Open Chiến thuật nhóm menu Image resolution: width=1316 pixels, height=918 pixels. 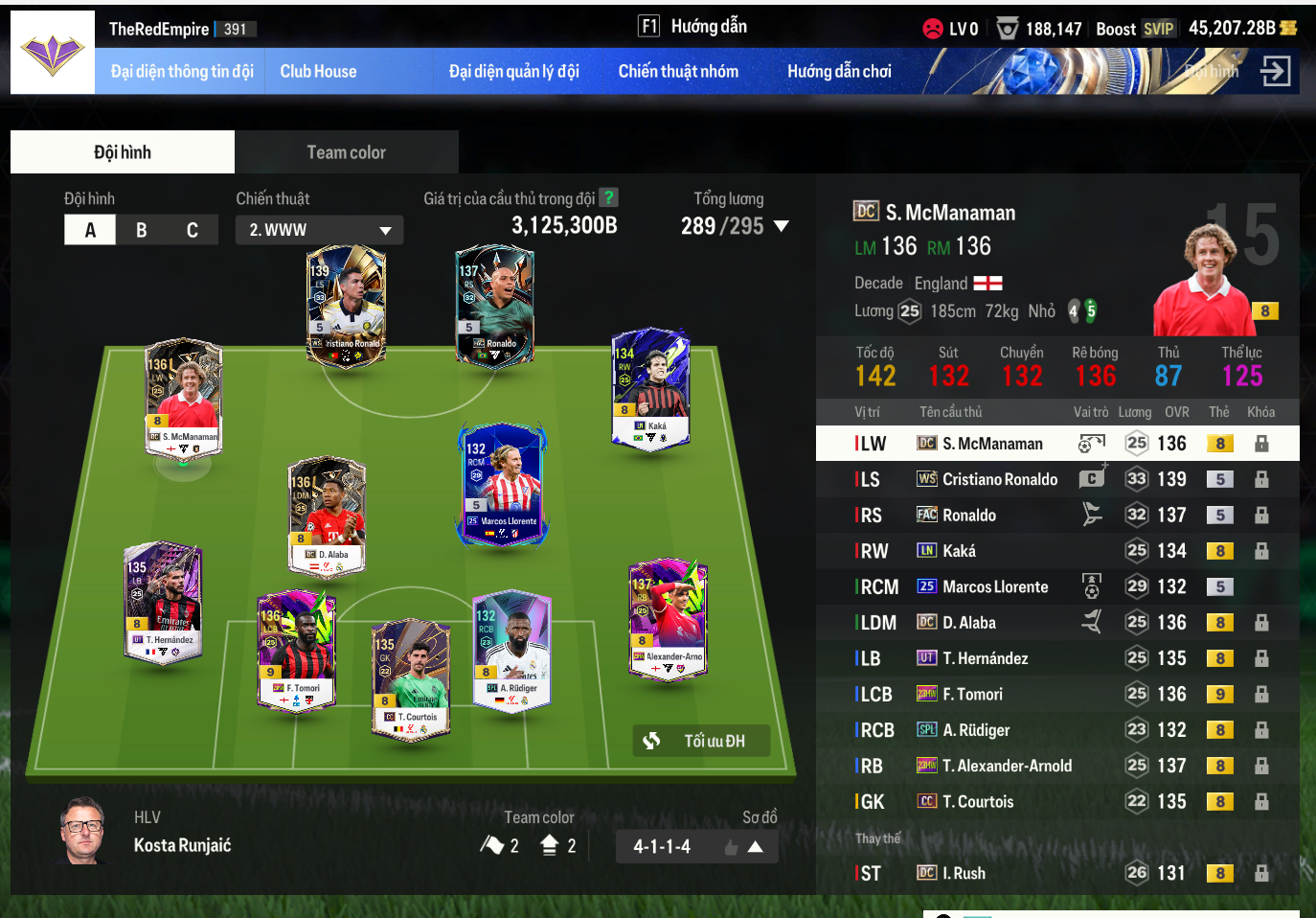pos(678,72)
